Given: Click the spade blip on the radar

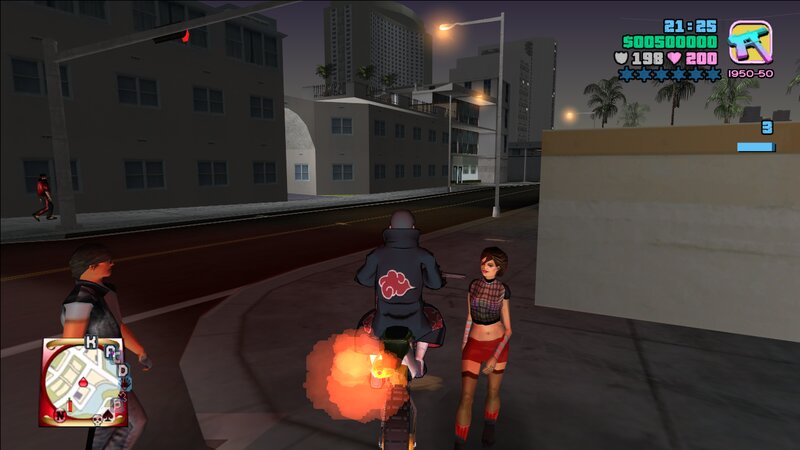Looking at the screenshot, I should pos(109,415).
